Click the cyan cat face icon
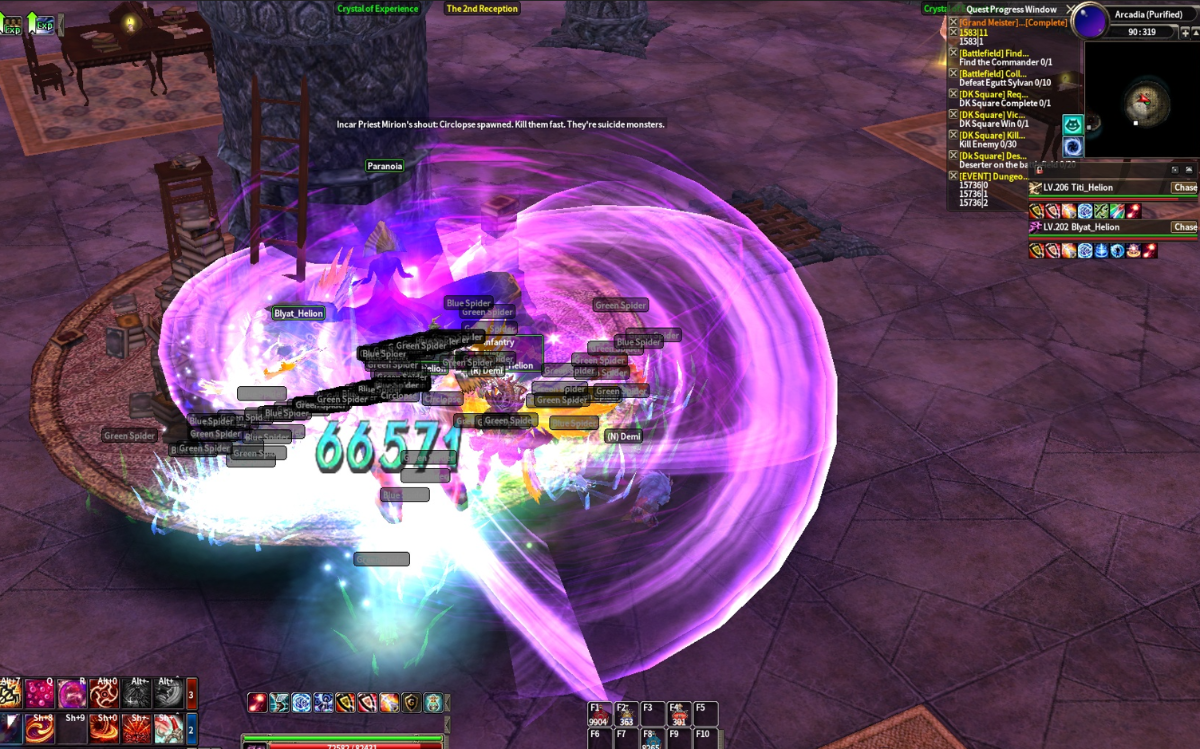Viewport: 1200px width, 749px height. pos(1073,125)
